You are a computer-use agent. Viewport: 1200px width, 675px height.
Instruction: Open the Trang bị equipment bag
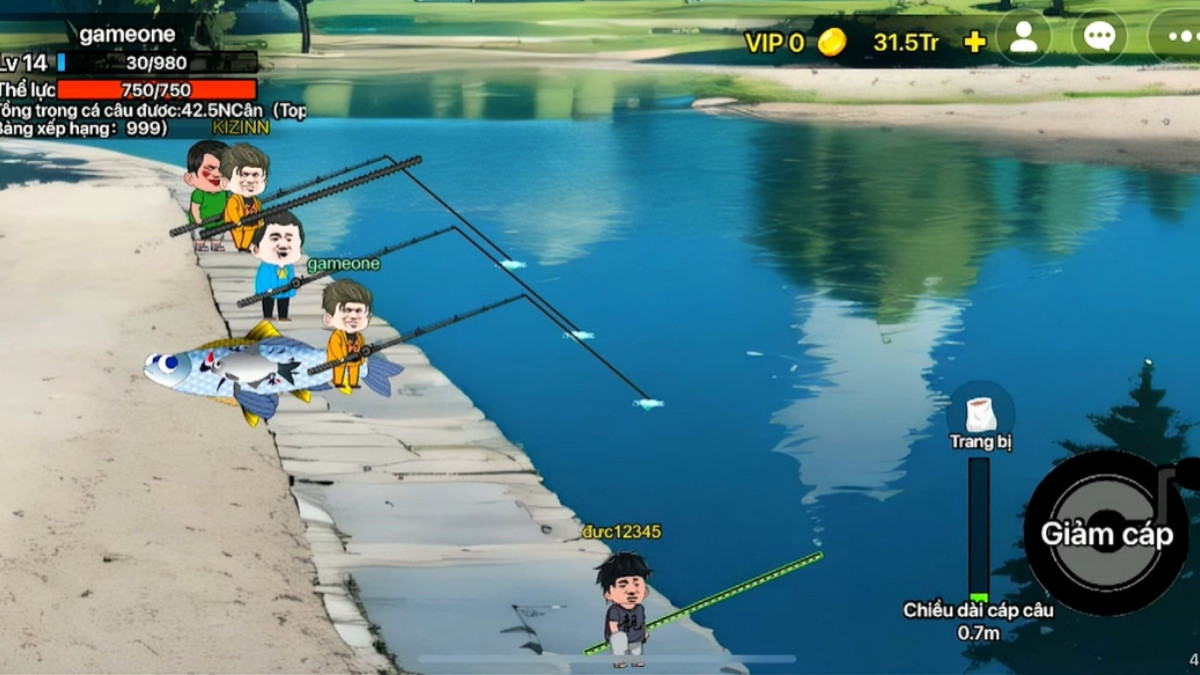pyautogui.click(x=980, y=414)
